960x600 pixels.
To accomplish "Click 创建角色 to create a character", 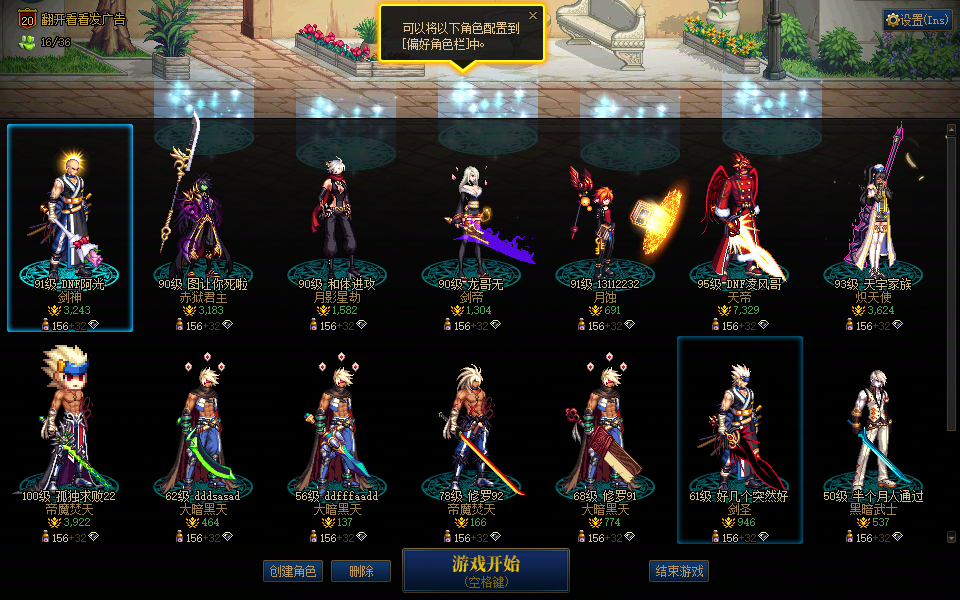I will tap(293, 571).
